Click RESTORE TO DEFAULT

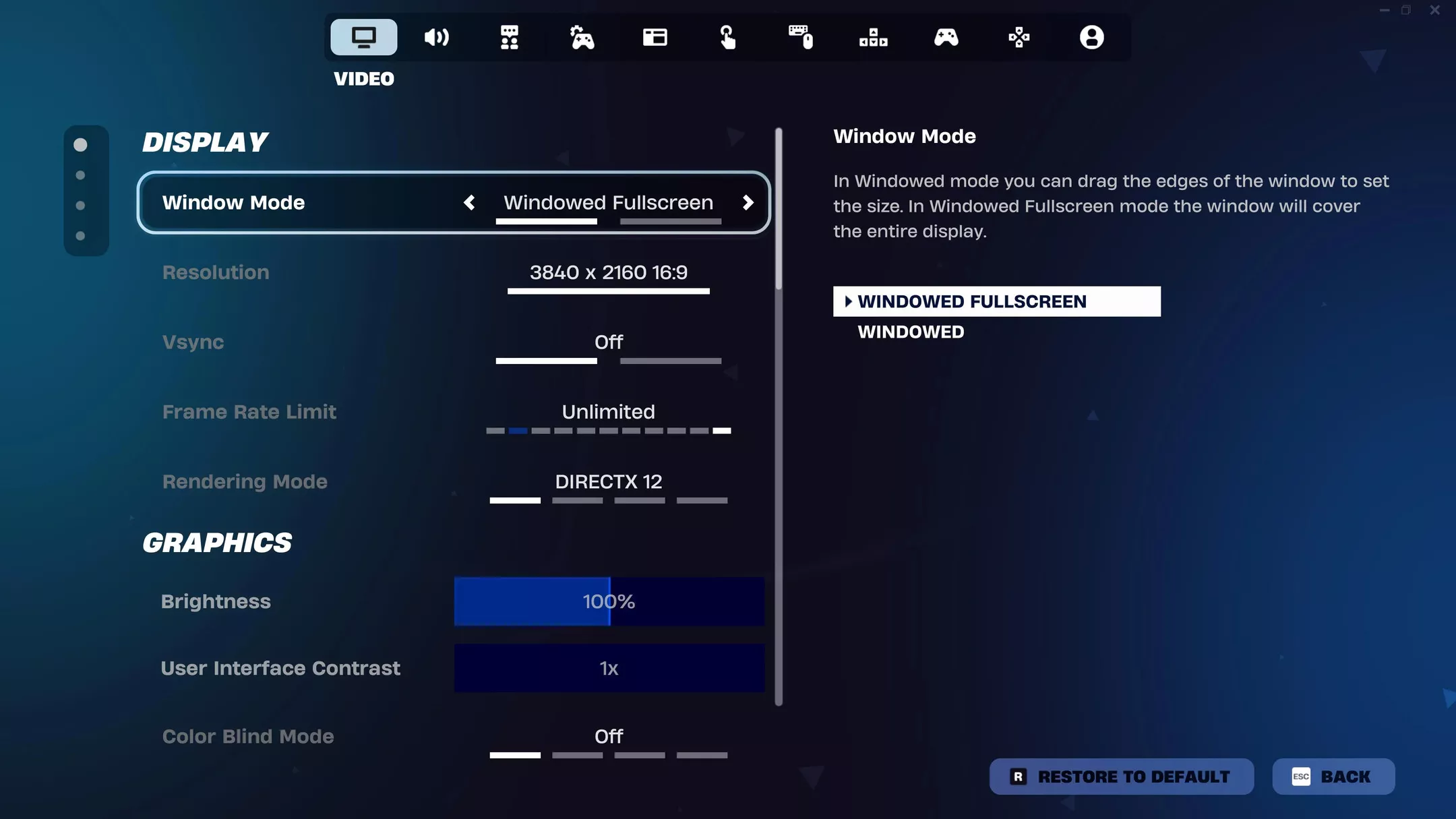[1121, 777]
